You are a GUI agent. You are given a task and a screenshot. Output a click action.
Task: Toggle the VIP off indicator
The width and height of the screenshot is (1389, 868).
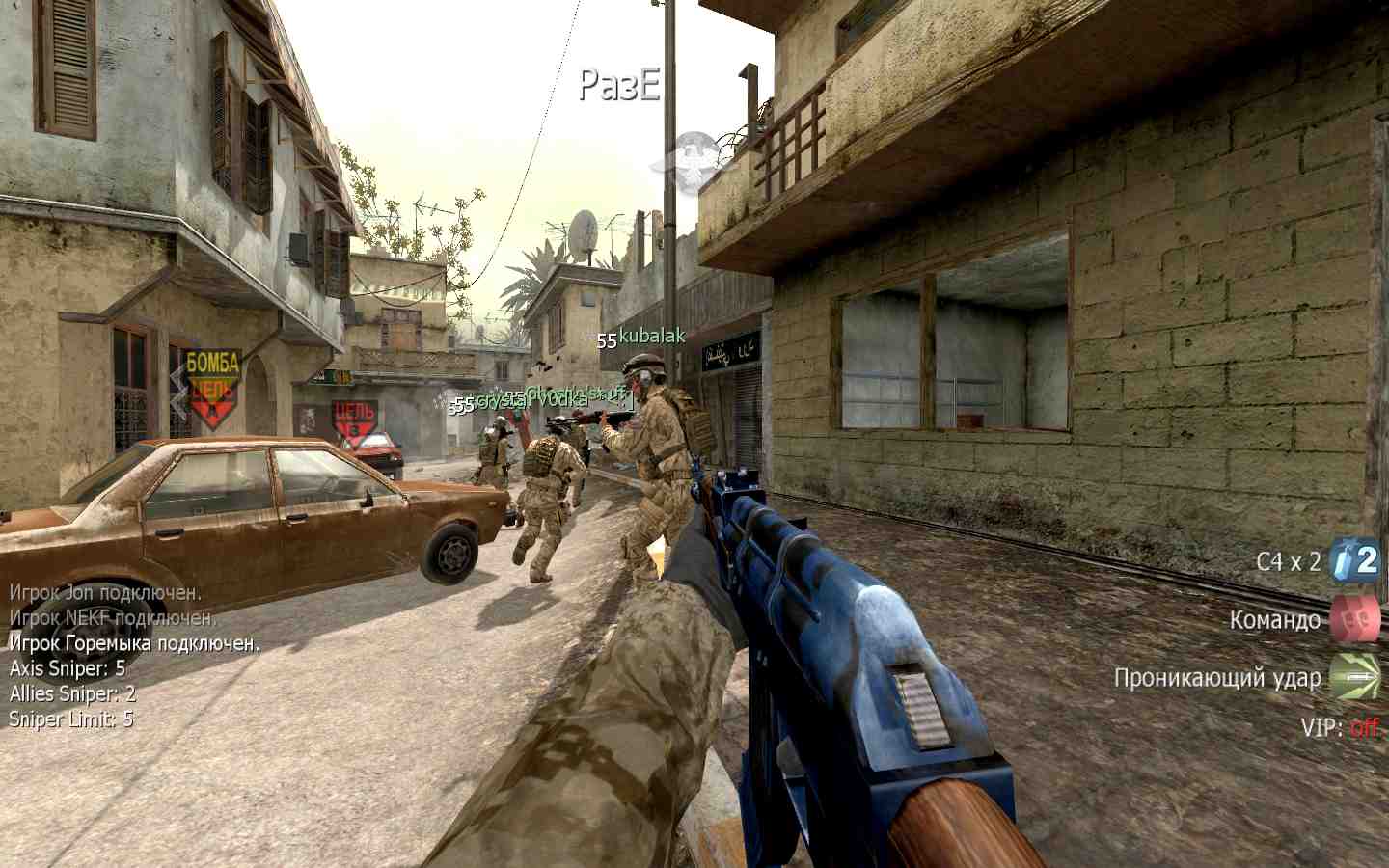coord(1363,727)
